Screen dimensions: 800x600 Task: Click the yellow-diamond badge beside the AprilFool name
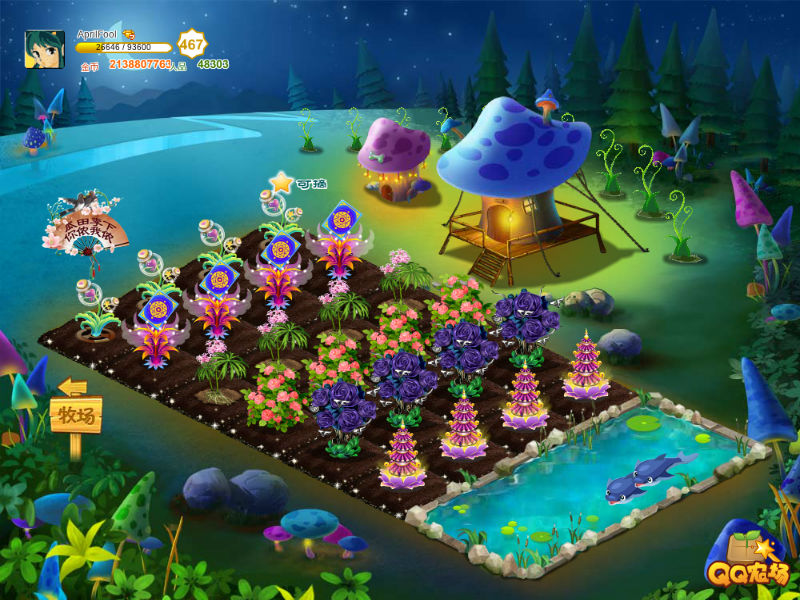pyautogui.click(x=129, y=35)
